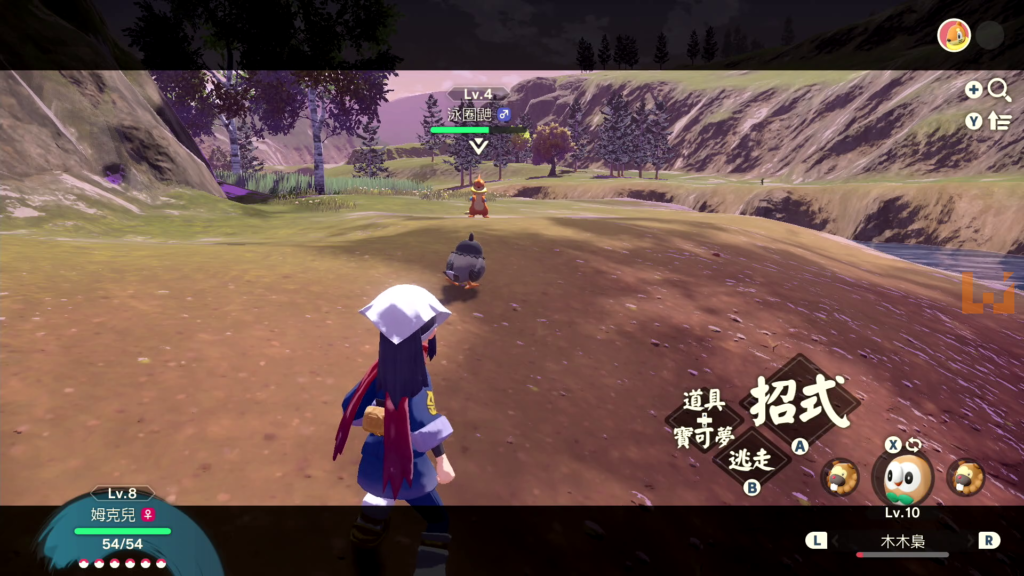Viewport: 1024px width, 576px height.
Task: Click the 木木梟 name selector bar
Action: (x=902, y=541)
